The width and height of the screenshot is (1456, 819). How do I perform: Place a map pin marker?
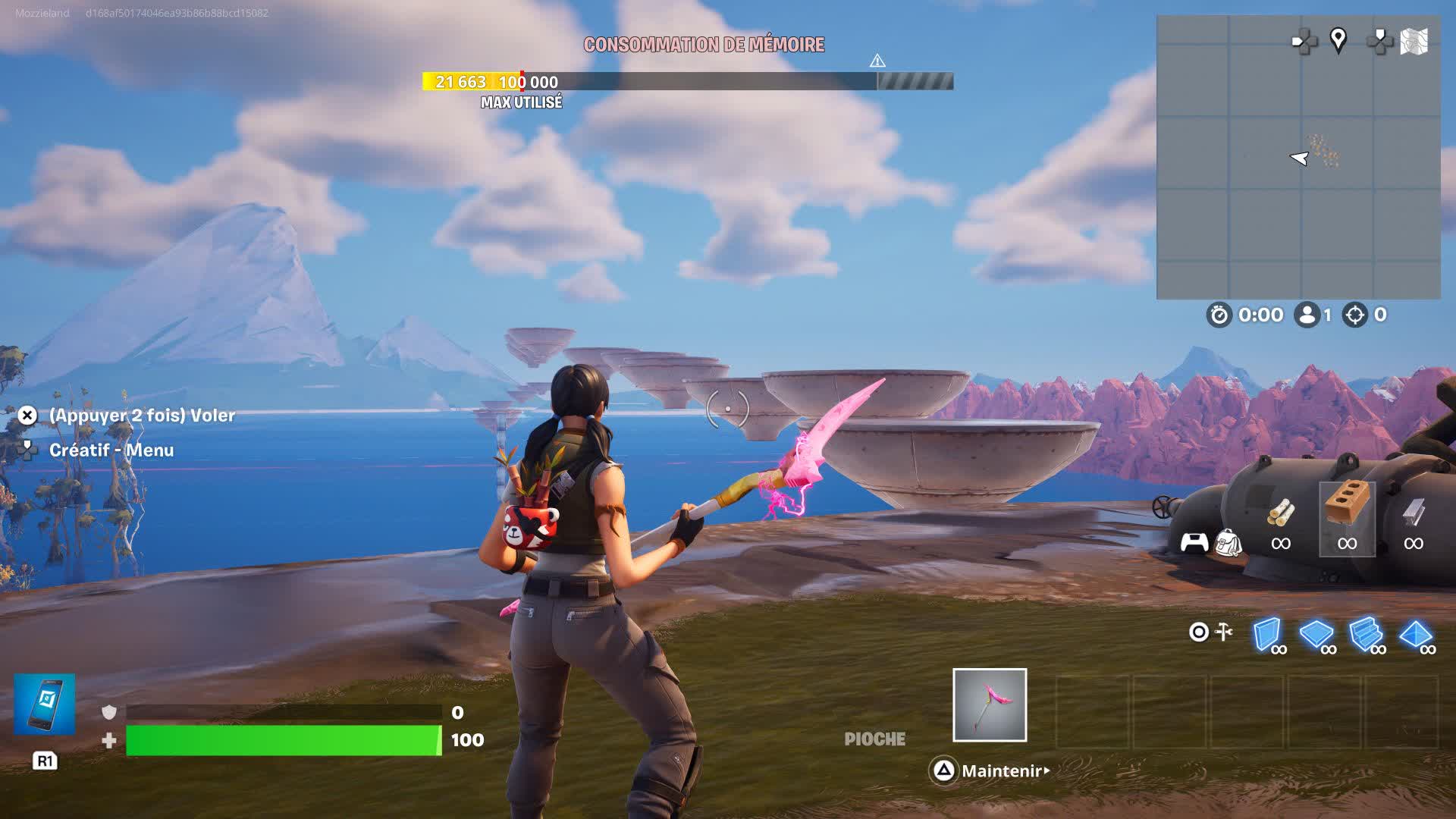click(x=1338, y=40)
